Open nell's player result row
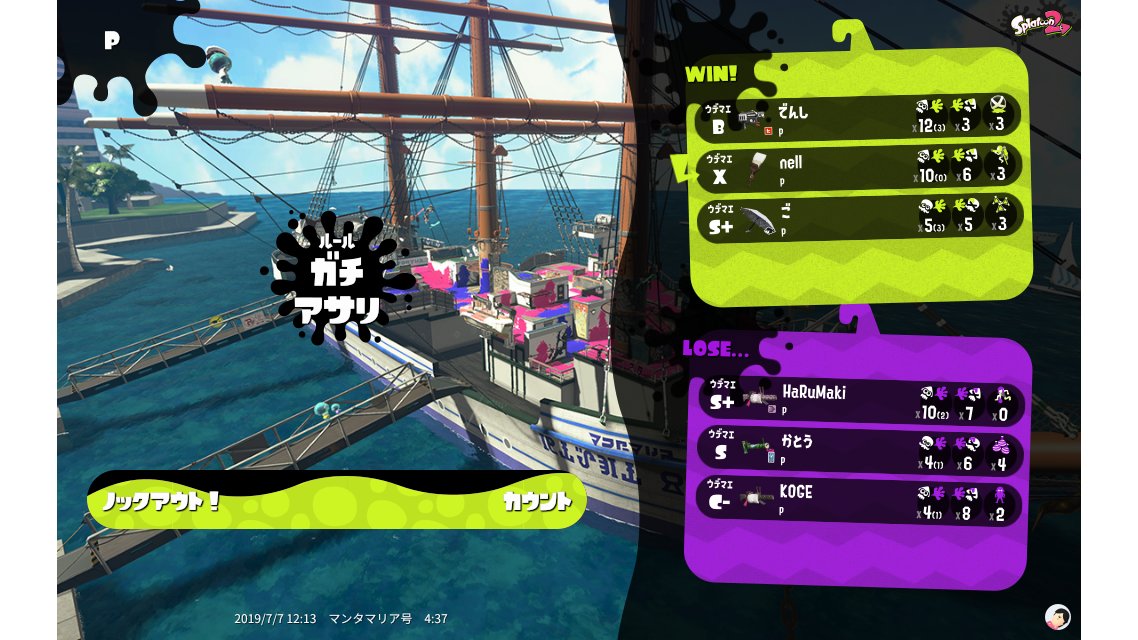The width and height of the screenshot is (1138, 640). click(858, 166)
